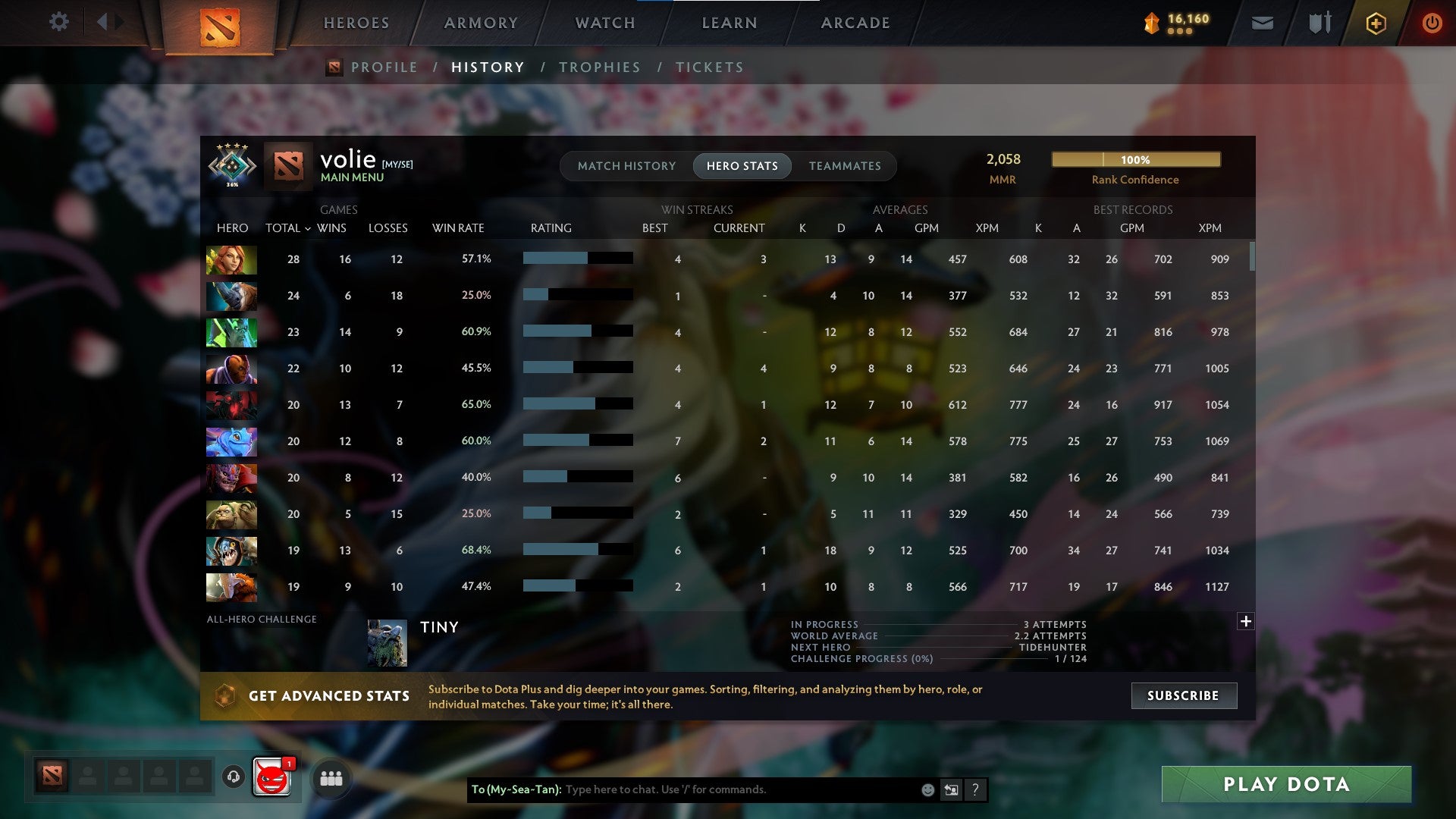Expand the All-Hero Challenge with the plus button

click(1246, 621)
